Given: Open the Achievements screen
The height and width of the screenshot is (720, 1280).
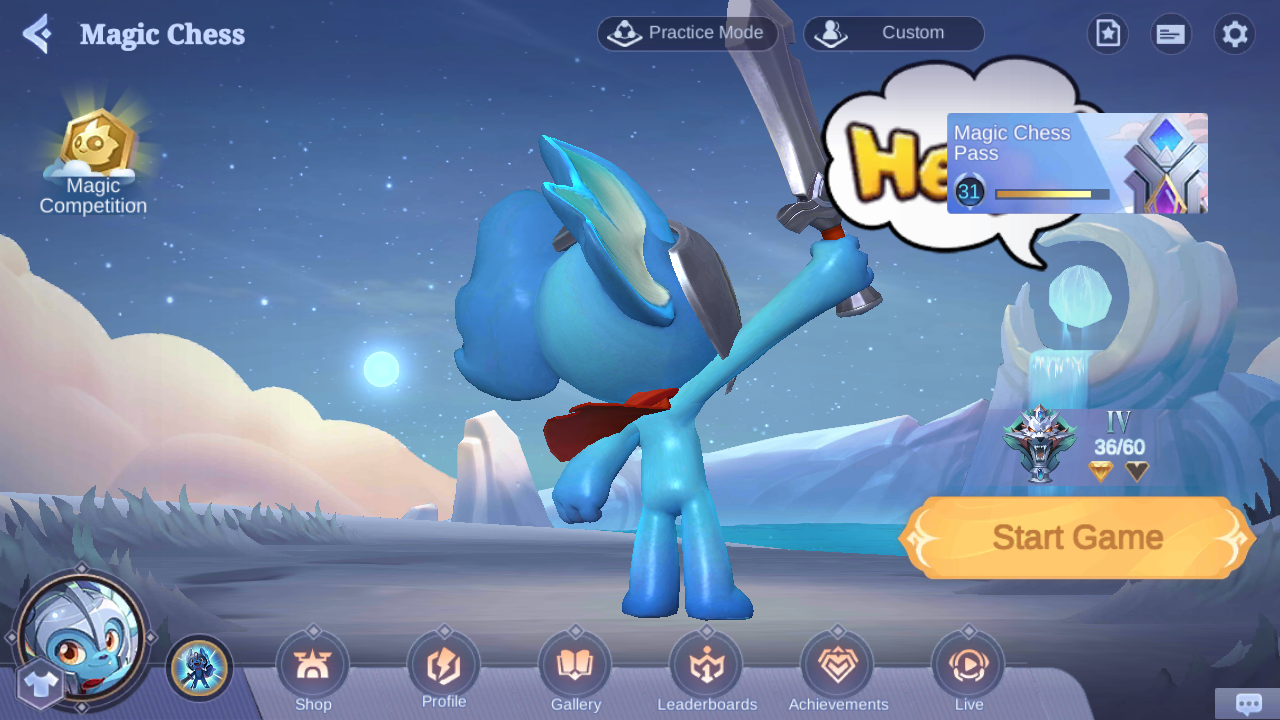Looking at the screenshot, I should (838, 667).
